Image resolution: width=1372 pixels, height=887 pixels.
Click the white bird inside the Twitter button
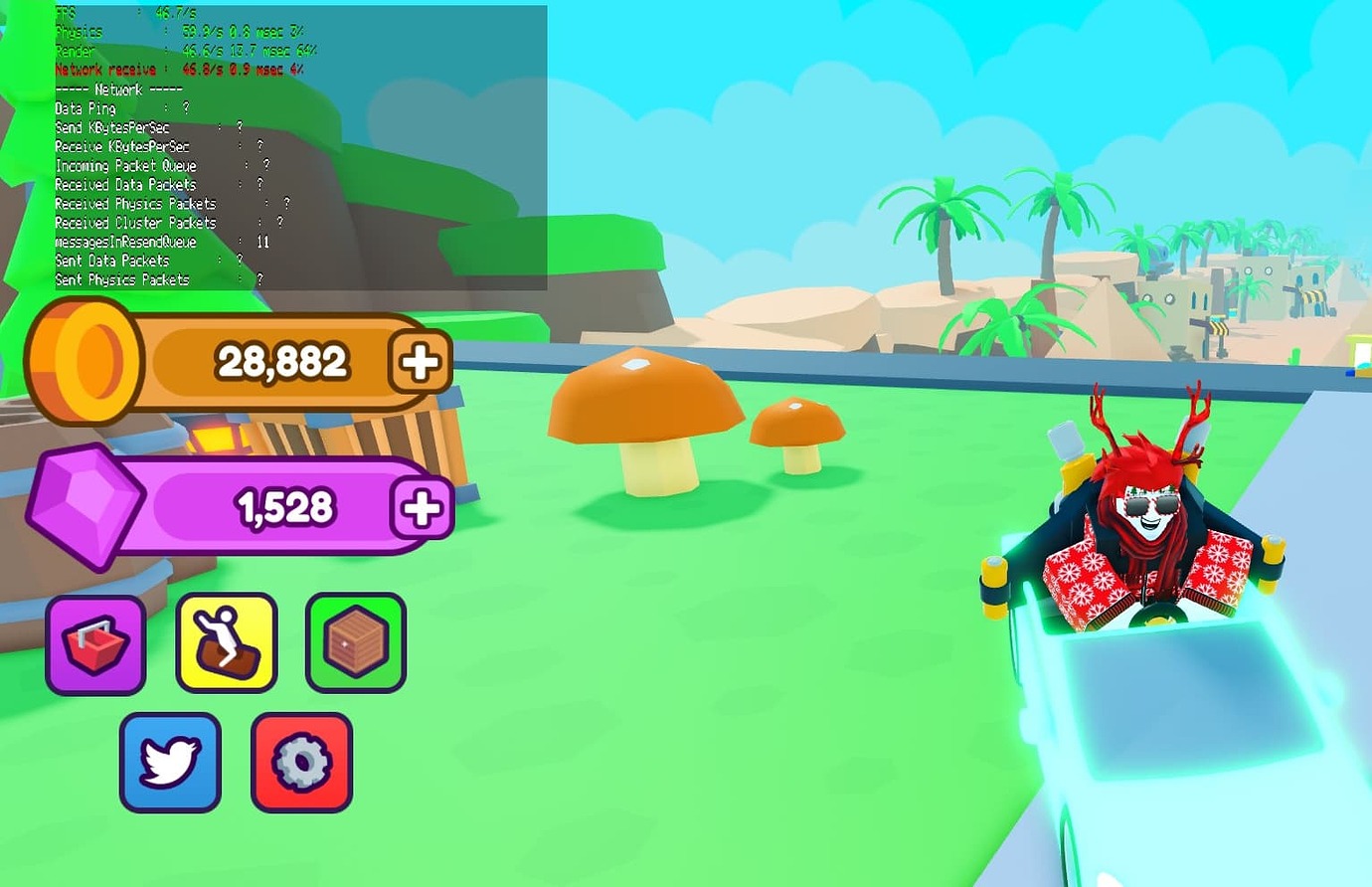tap(169, 762)
